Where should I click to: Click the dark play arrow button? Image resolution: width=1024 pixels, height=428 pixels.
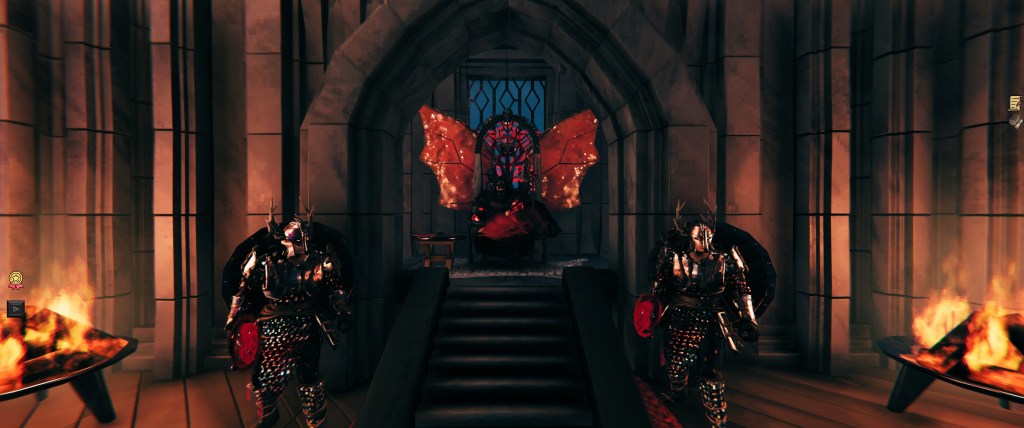[15, 308]
